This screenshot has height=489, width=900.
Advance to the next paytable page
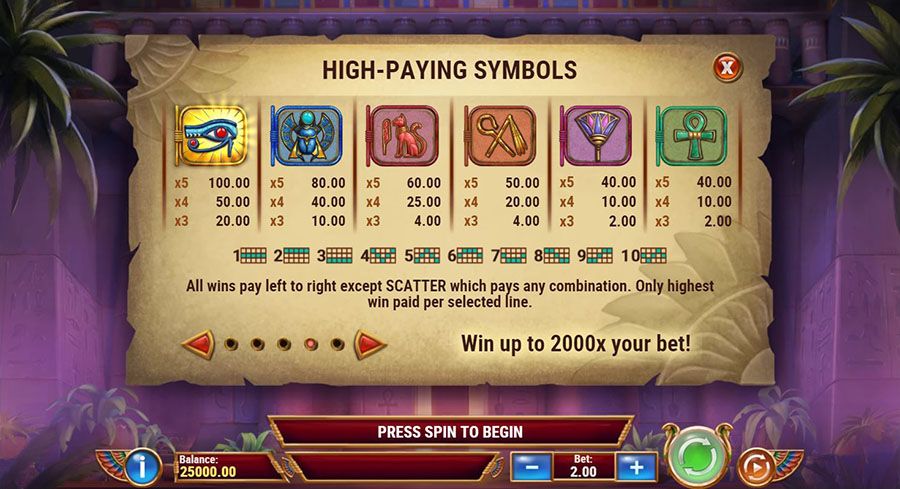coord(371,344)
